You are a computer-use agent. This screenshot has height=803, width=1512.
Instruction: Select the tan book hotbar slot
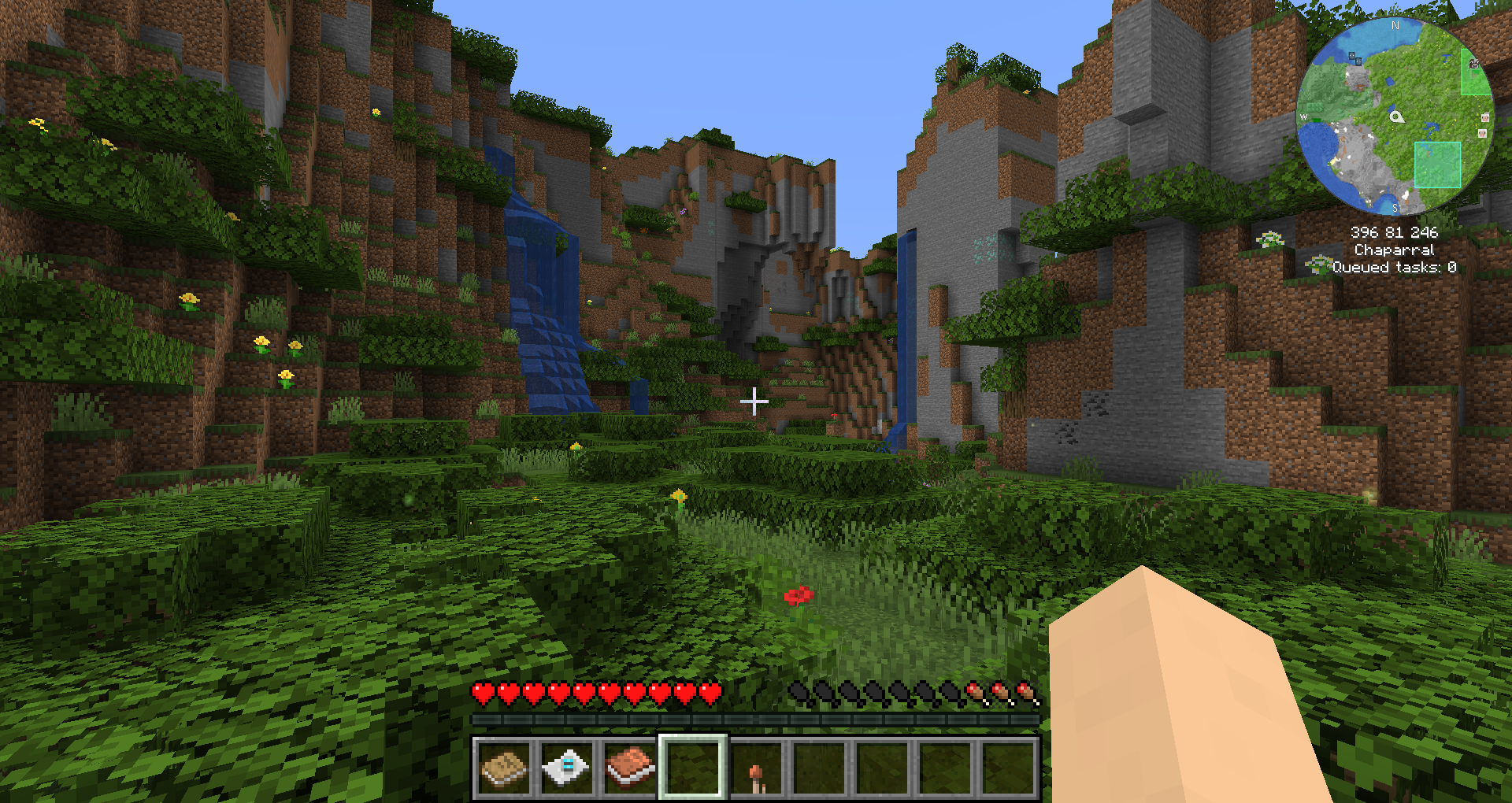coord(504,768)
